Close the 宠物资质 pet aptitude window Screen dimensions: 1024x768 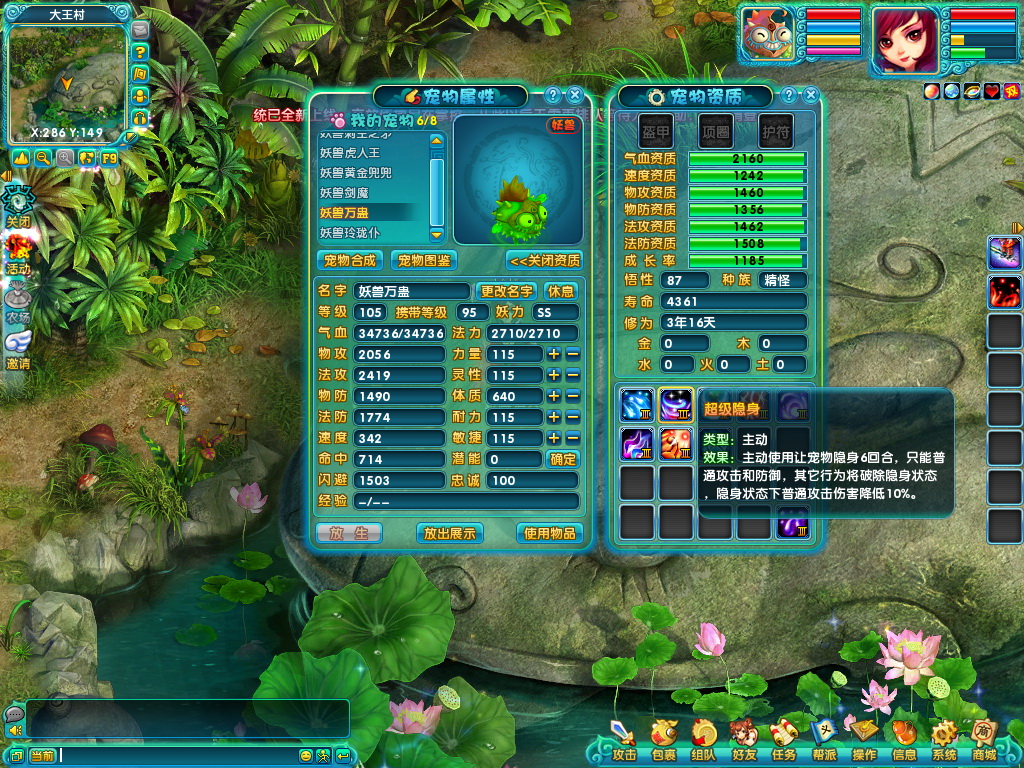pos(811,95)
